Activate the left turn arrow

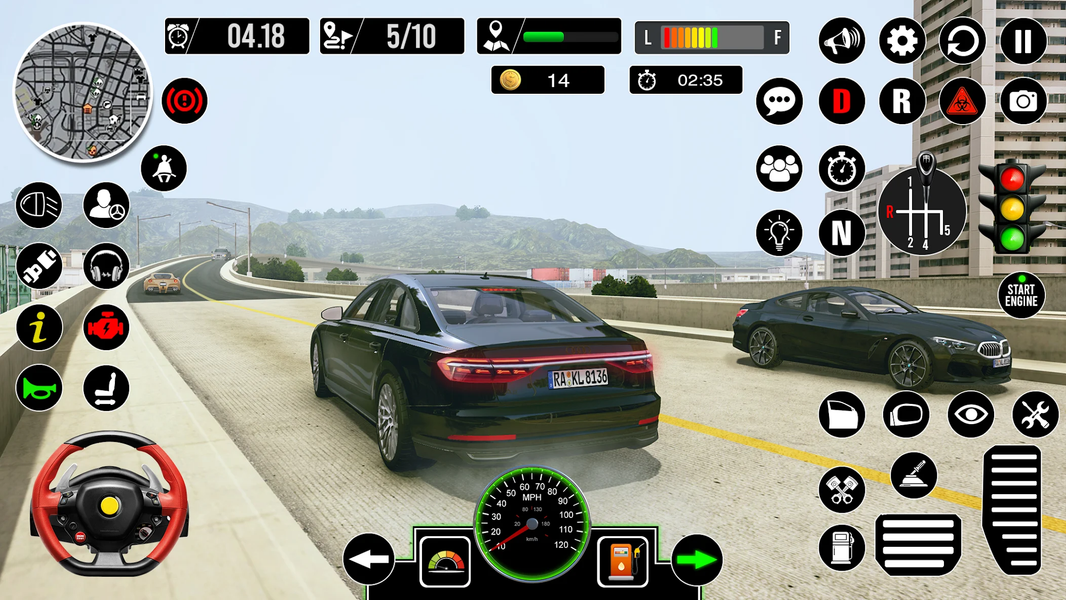(x=368, y=560)
